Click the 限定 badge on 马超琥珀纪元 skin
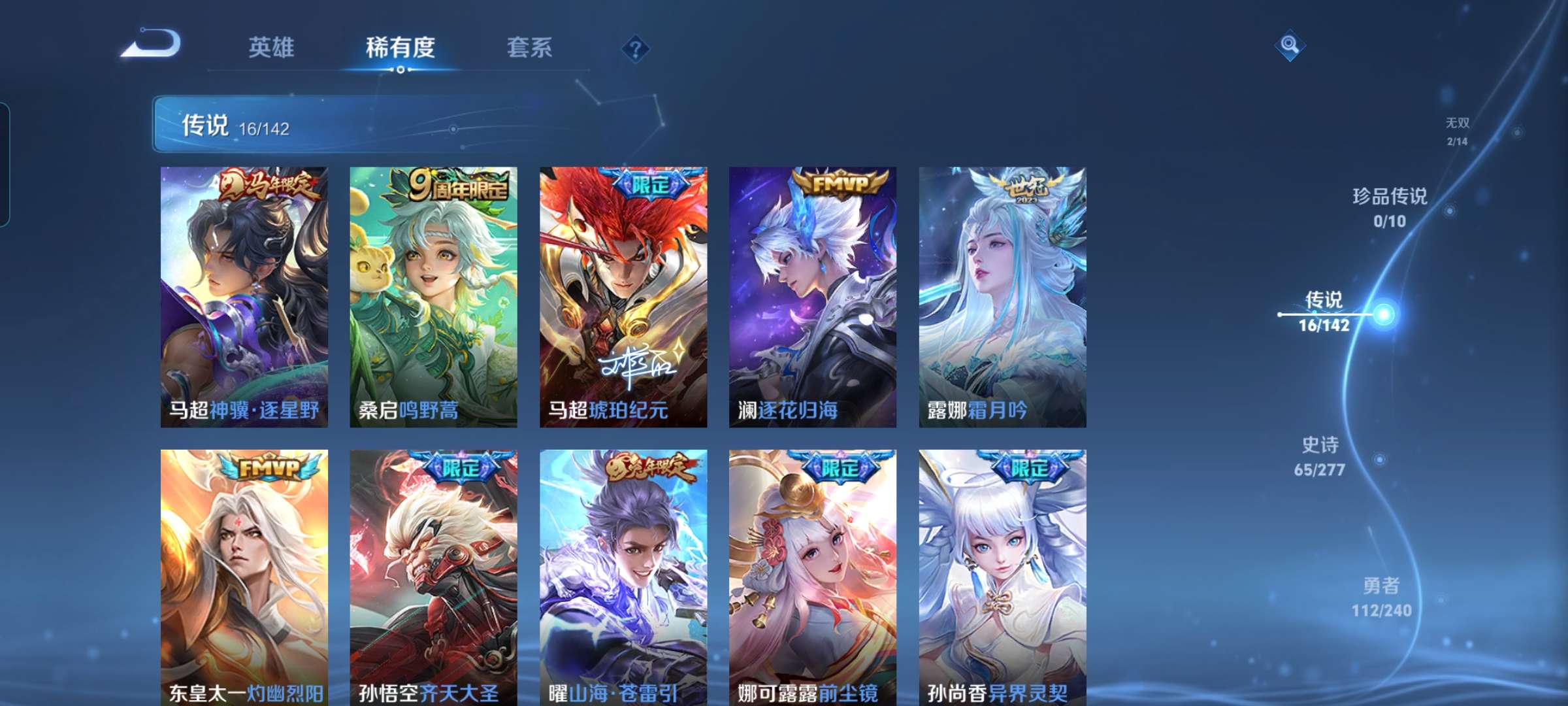 coord(649,181)
